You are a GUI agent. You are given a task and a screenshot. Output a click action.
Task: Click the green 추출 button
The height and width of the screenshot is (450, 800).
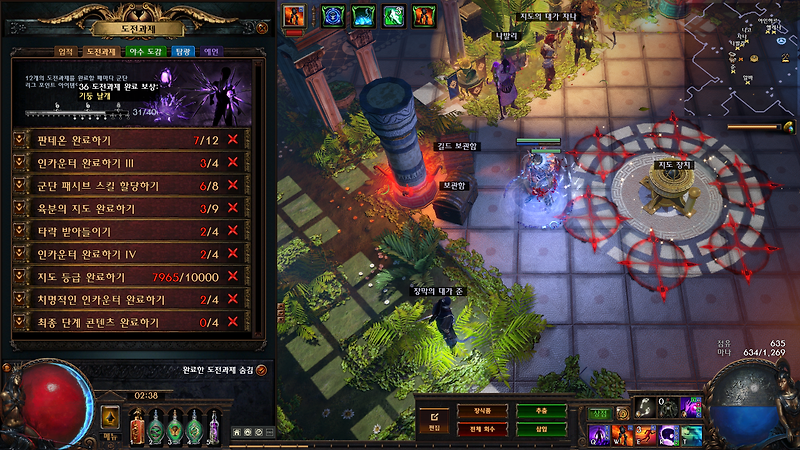(x=541, y=411)
